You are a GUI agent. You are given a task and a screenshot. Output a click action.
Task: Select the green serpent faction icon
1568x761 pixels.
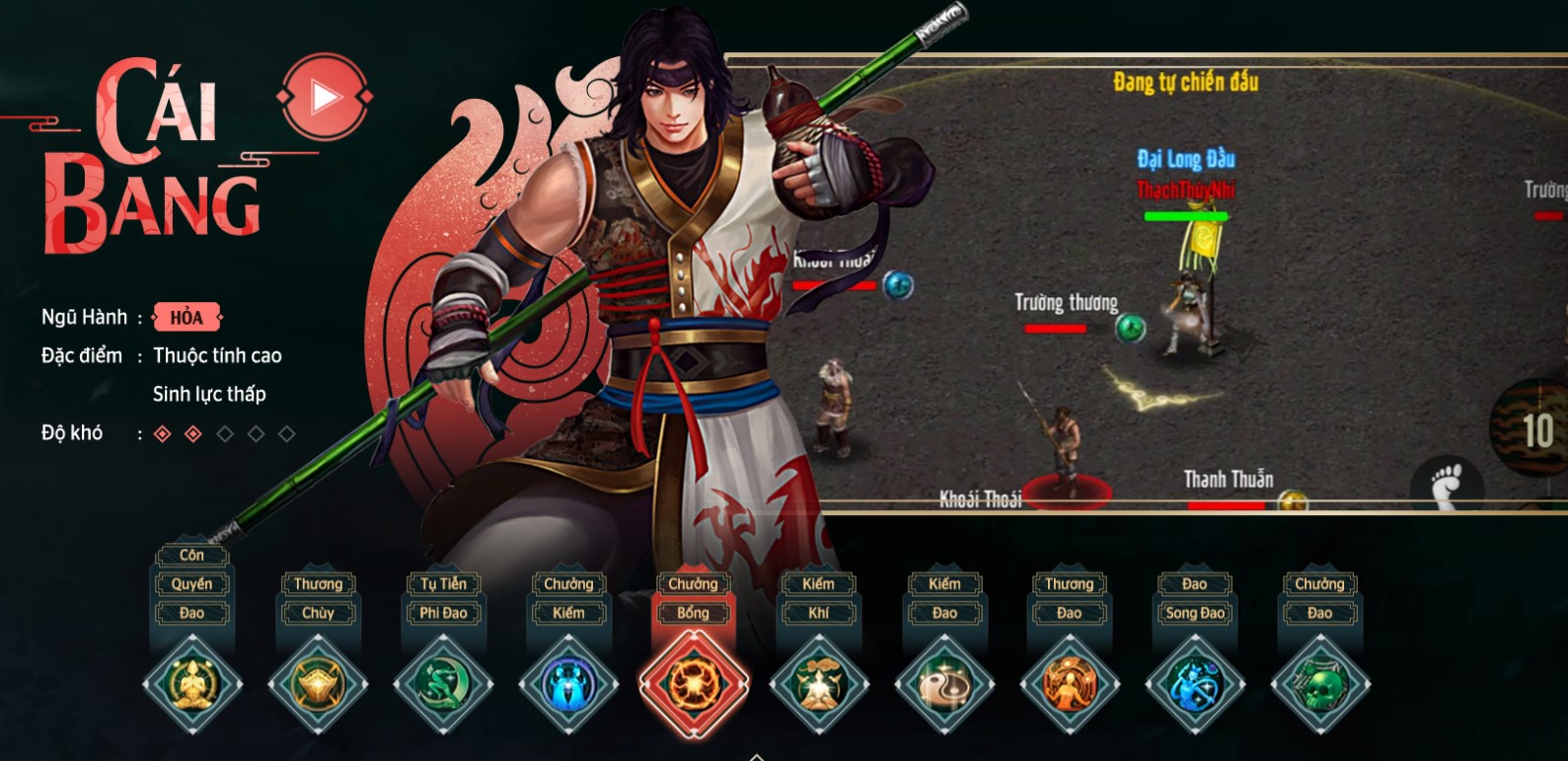(442, 683)
